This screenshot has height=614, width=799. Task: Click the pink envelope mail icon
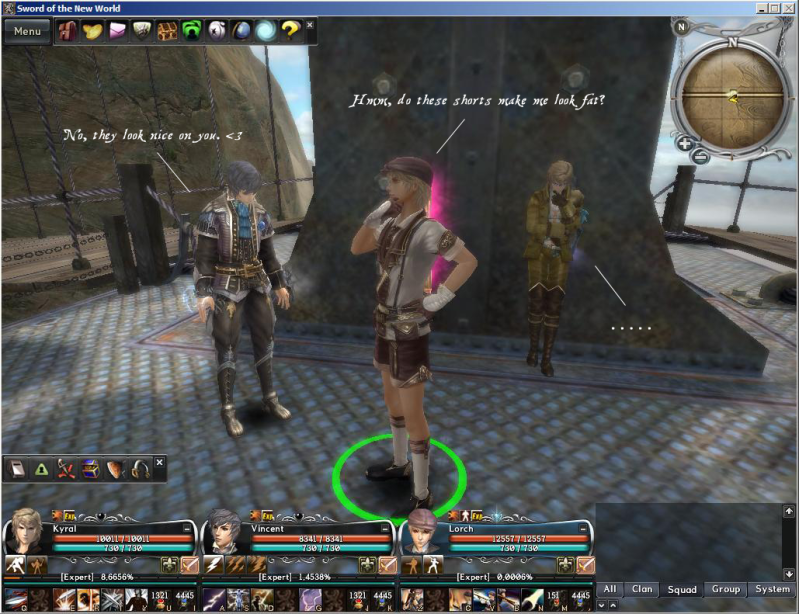(118, 31)
